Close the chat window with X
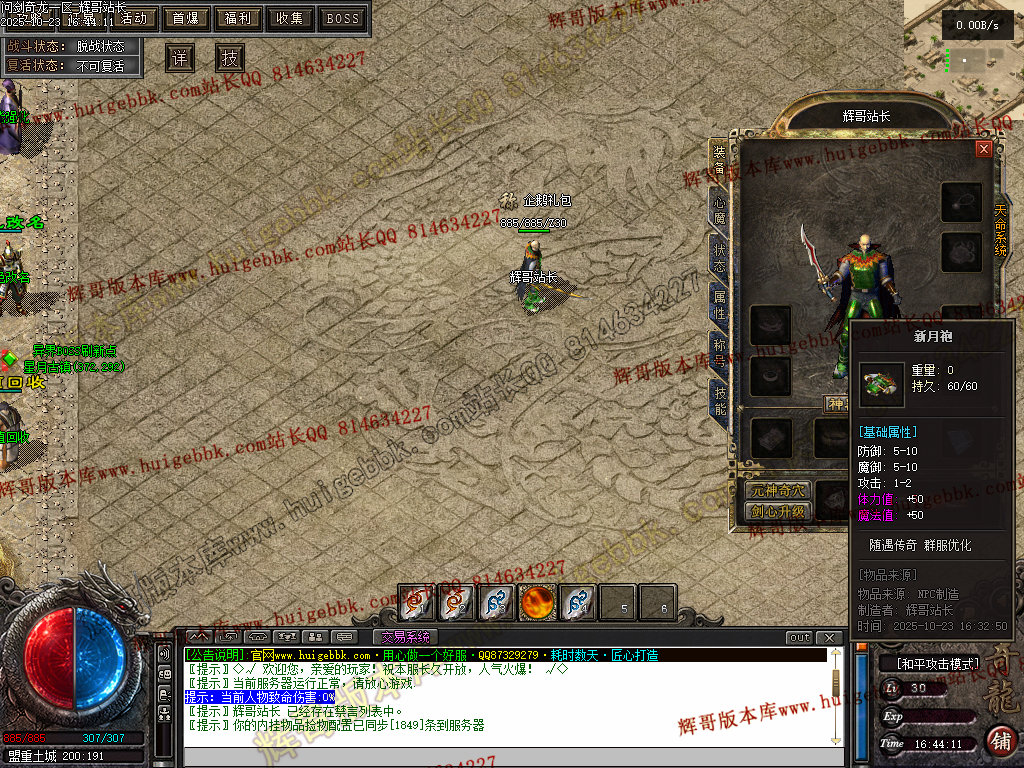This screenshot has width=1024, height=768. [829, 637]
